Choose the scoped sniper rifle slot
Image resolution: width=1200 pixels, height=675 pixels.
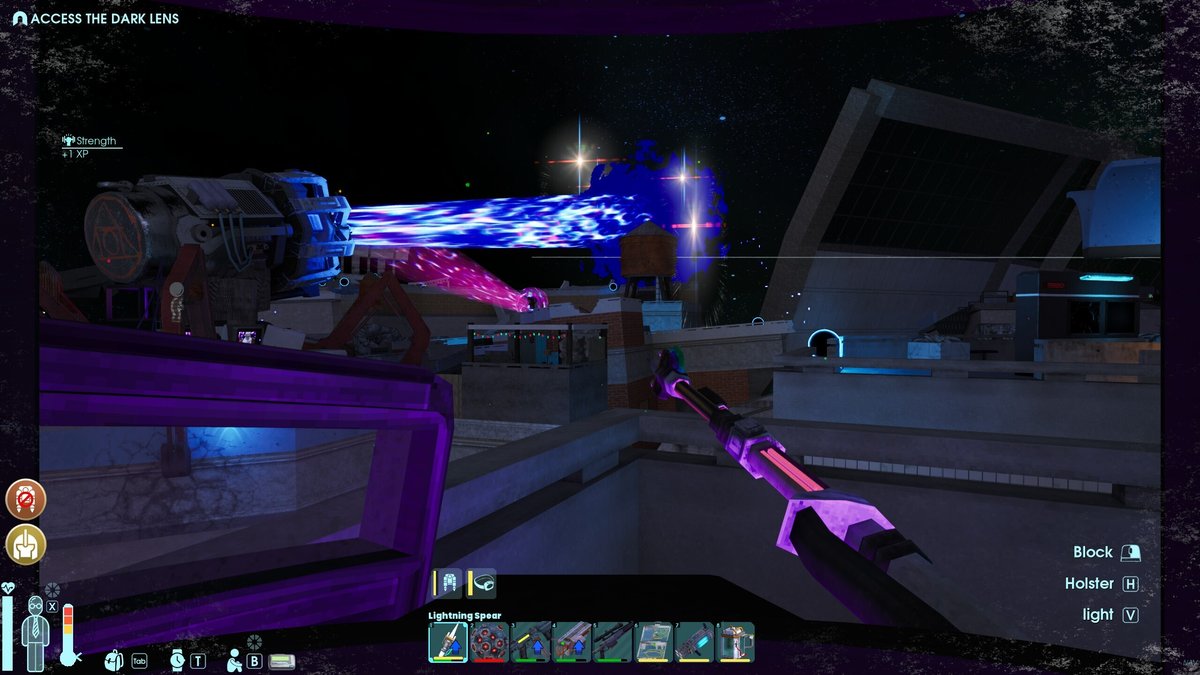[612, 642]
